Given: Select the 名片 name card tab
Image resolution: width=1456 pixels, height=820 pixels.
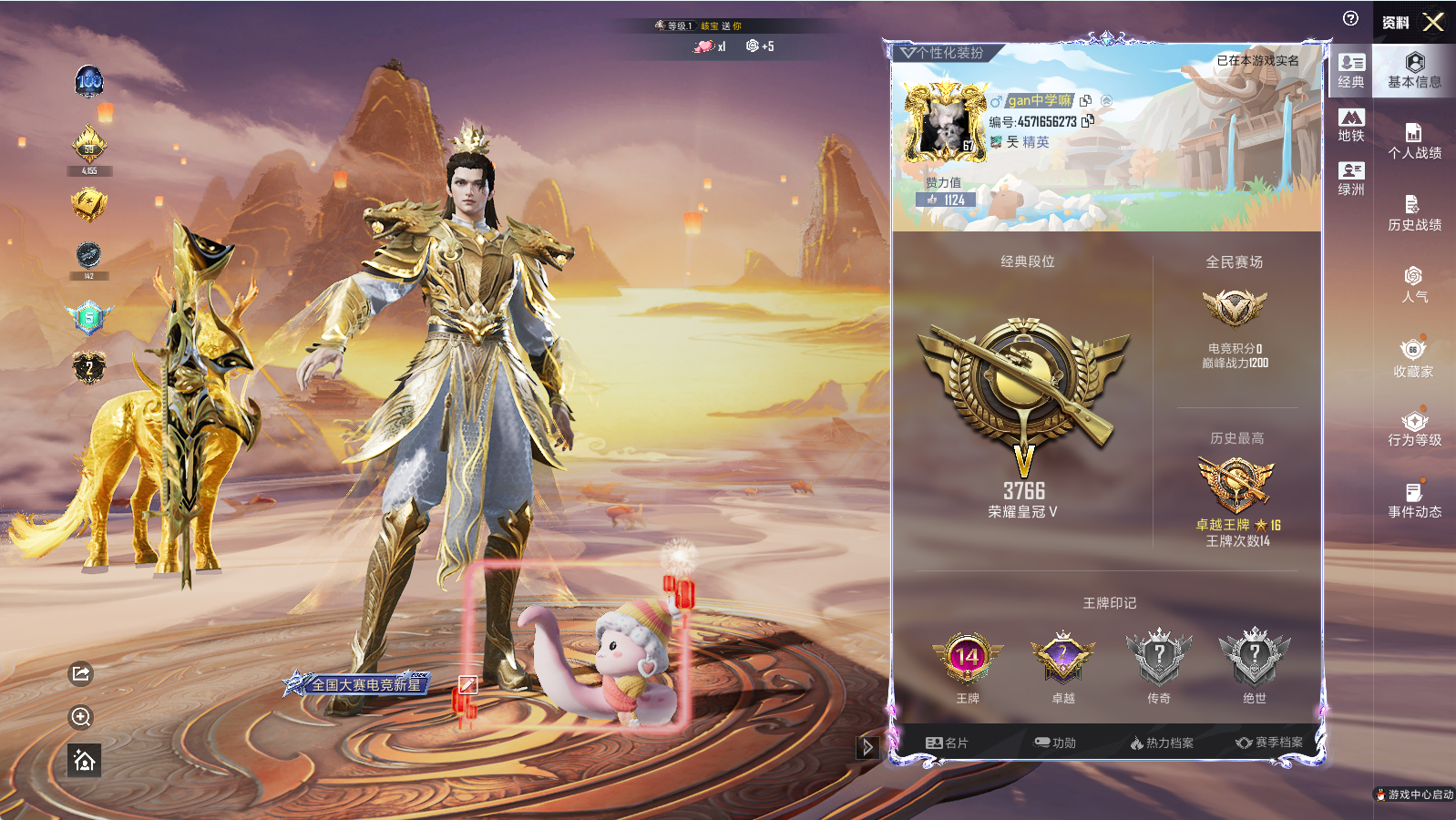Looking at the screenshot, I should [x=947, y=743].
